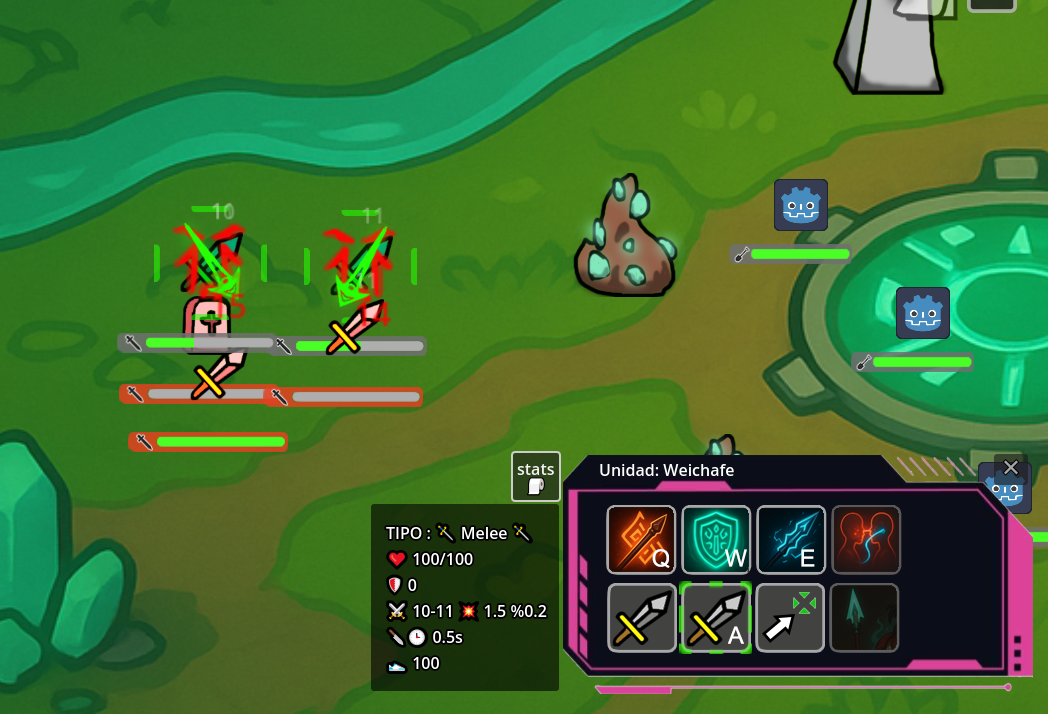Image resolution: width=1048 pixels, height=714 pixels.
Task: Click the move command arrow icon
Action: click(791, 618)
